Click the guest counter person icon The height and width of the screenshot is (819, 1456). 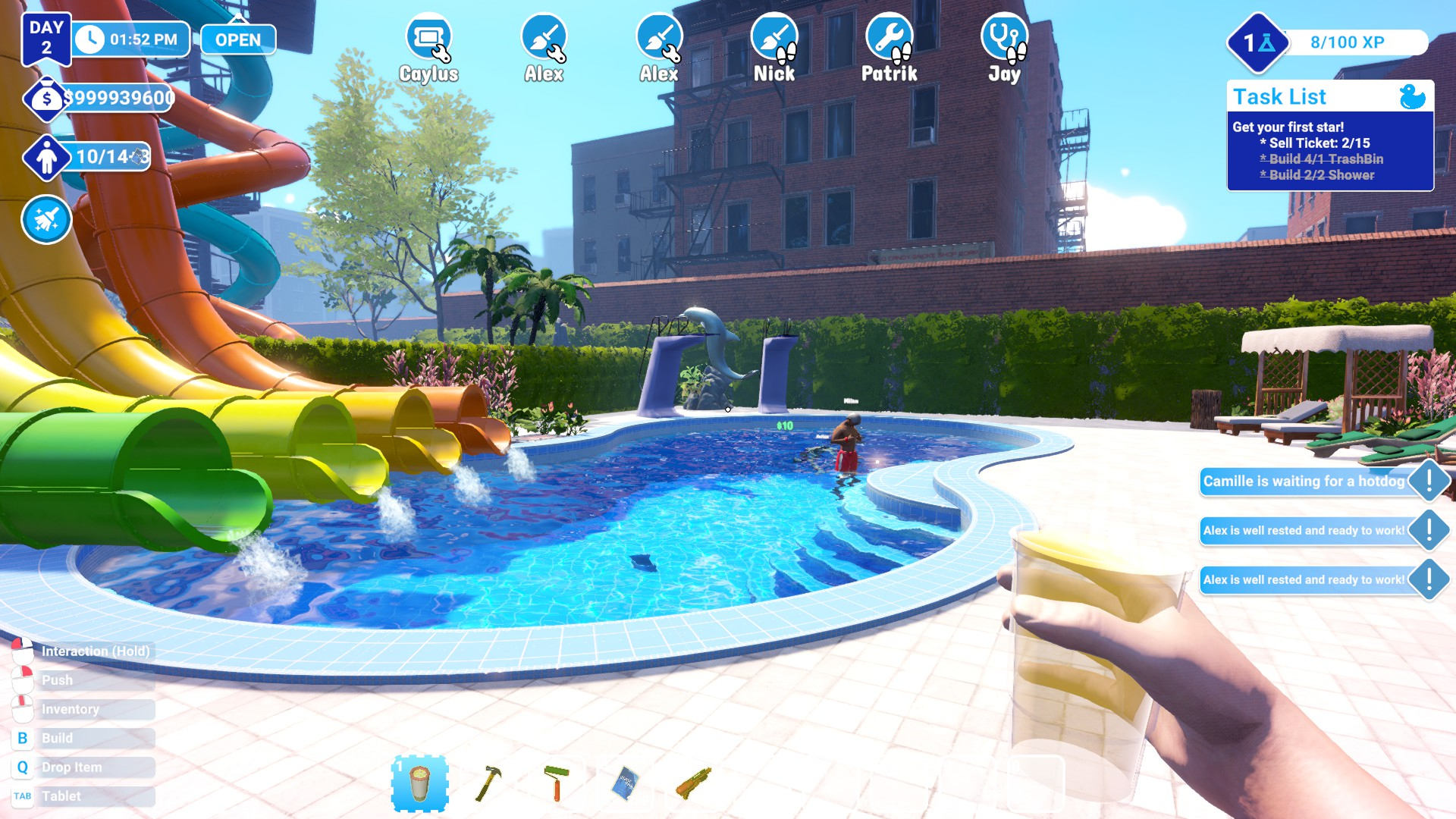point(45,158)
